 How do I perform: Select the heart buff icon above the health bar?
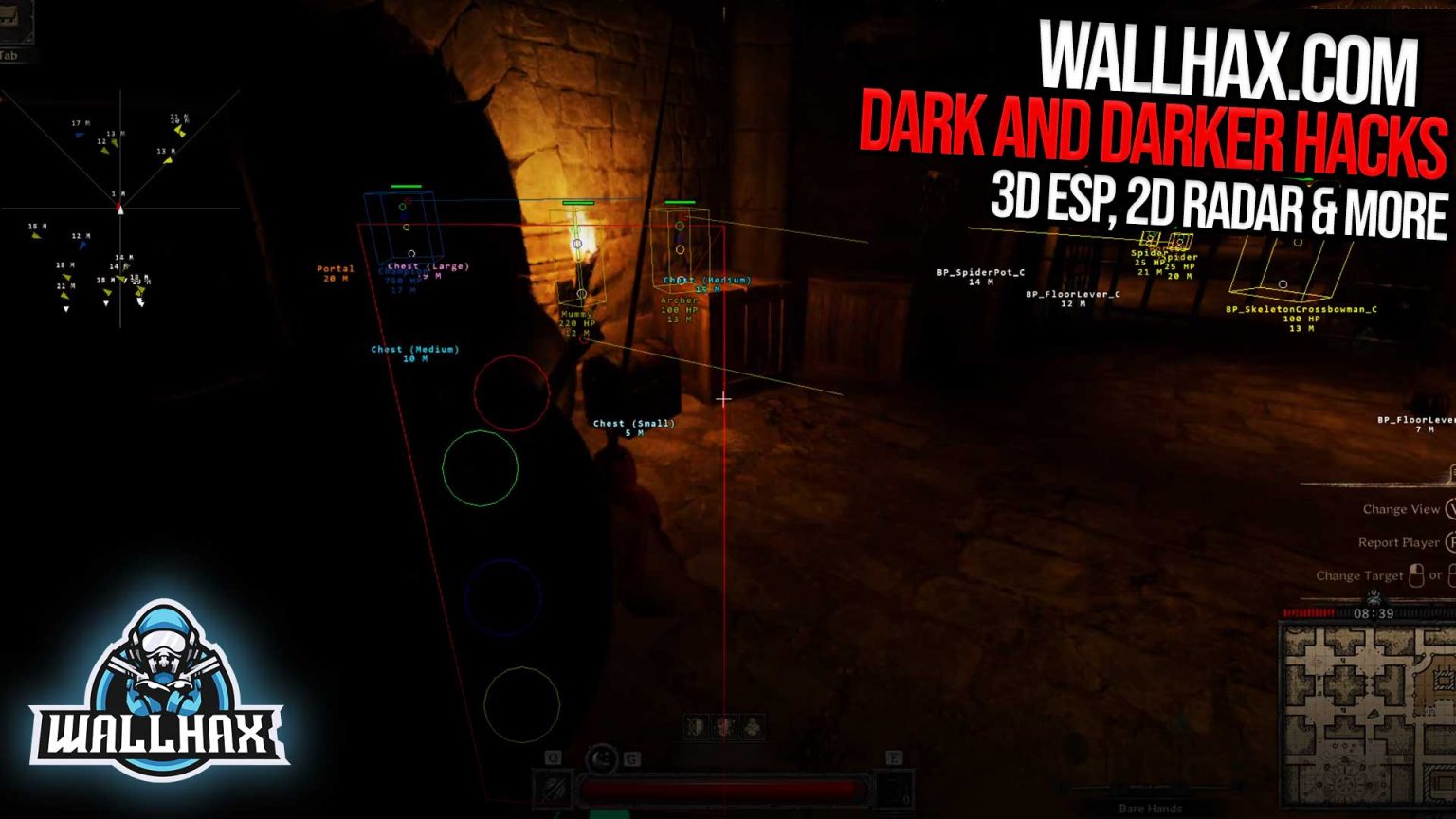723,725
